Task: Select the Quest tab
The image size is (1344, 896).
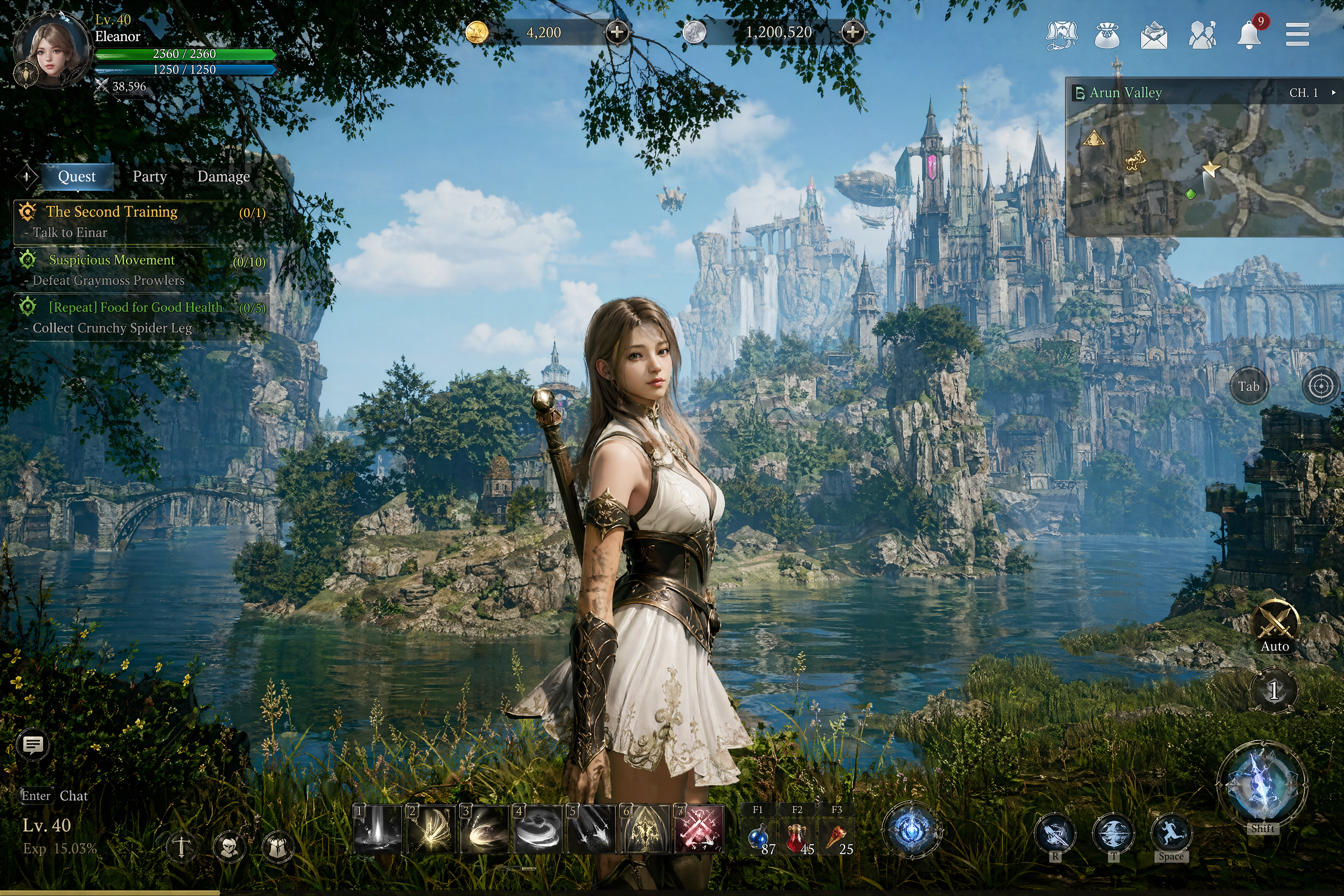Action: (x=76, y=177)
